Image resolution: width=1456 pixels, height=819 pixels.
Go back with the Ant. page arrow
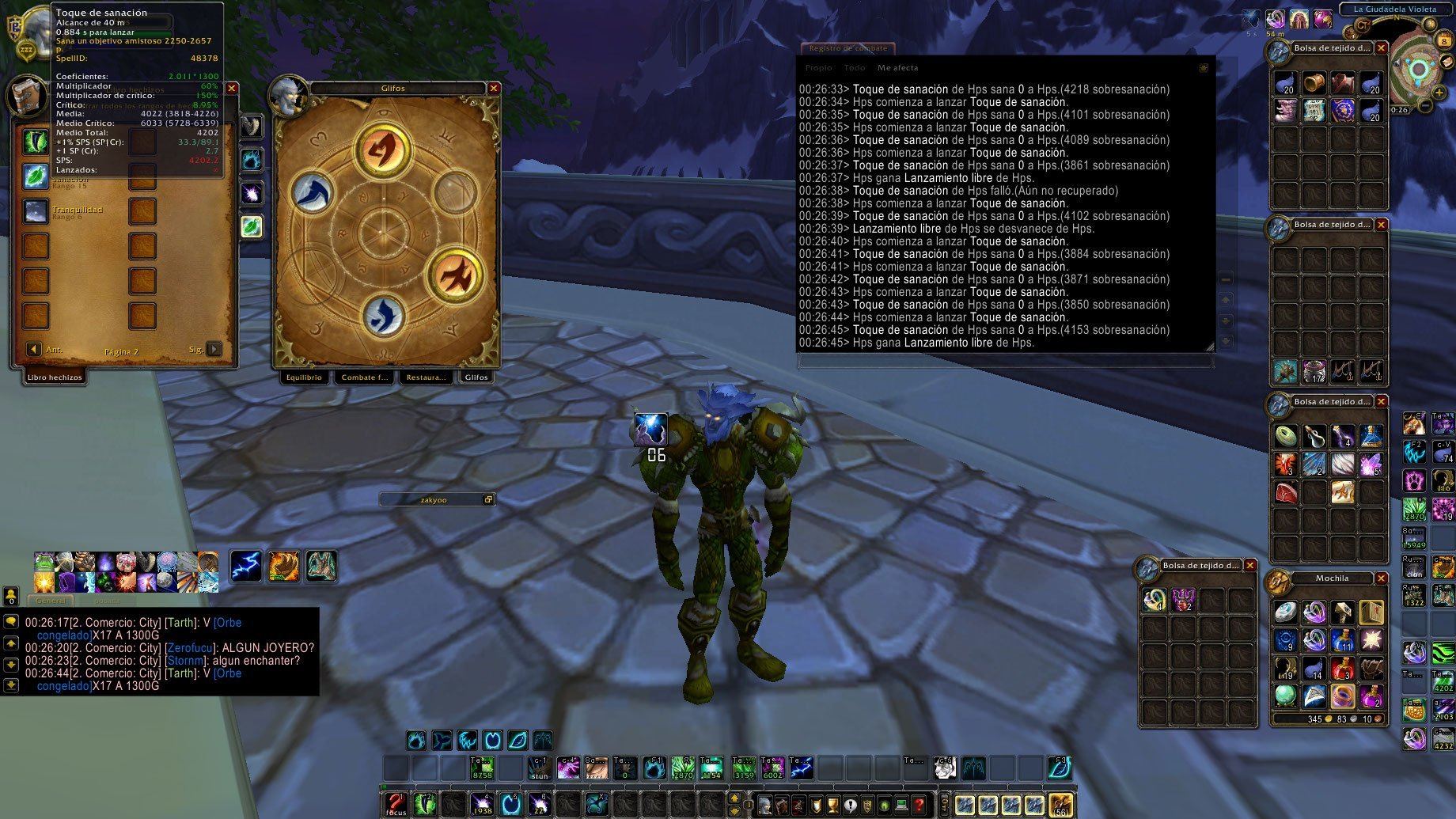point(34,349)
